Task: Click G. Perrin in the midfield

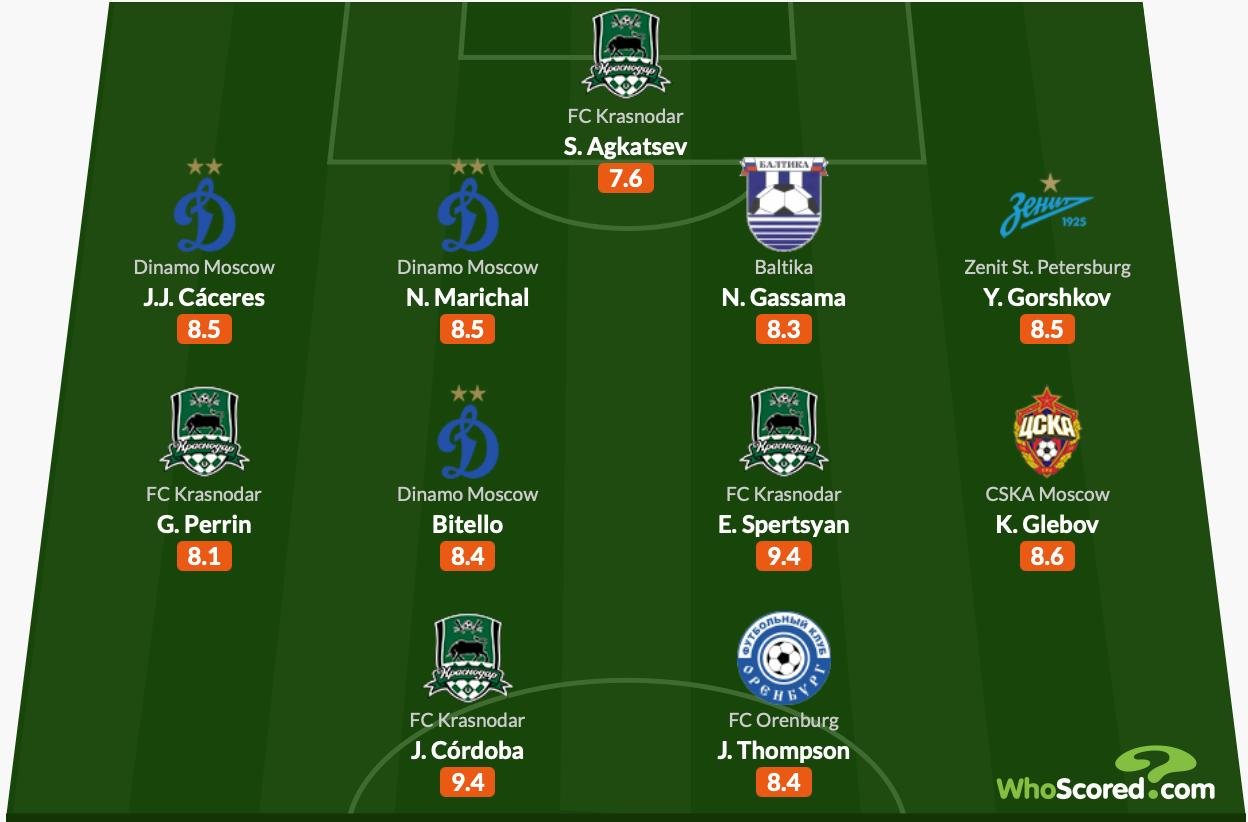Action: click(x=204, y=524)
